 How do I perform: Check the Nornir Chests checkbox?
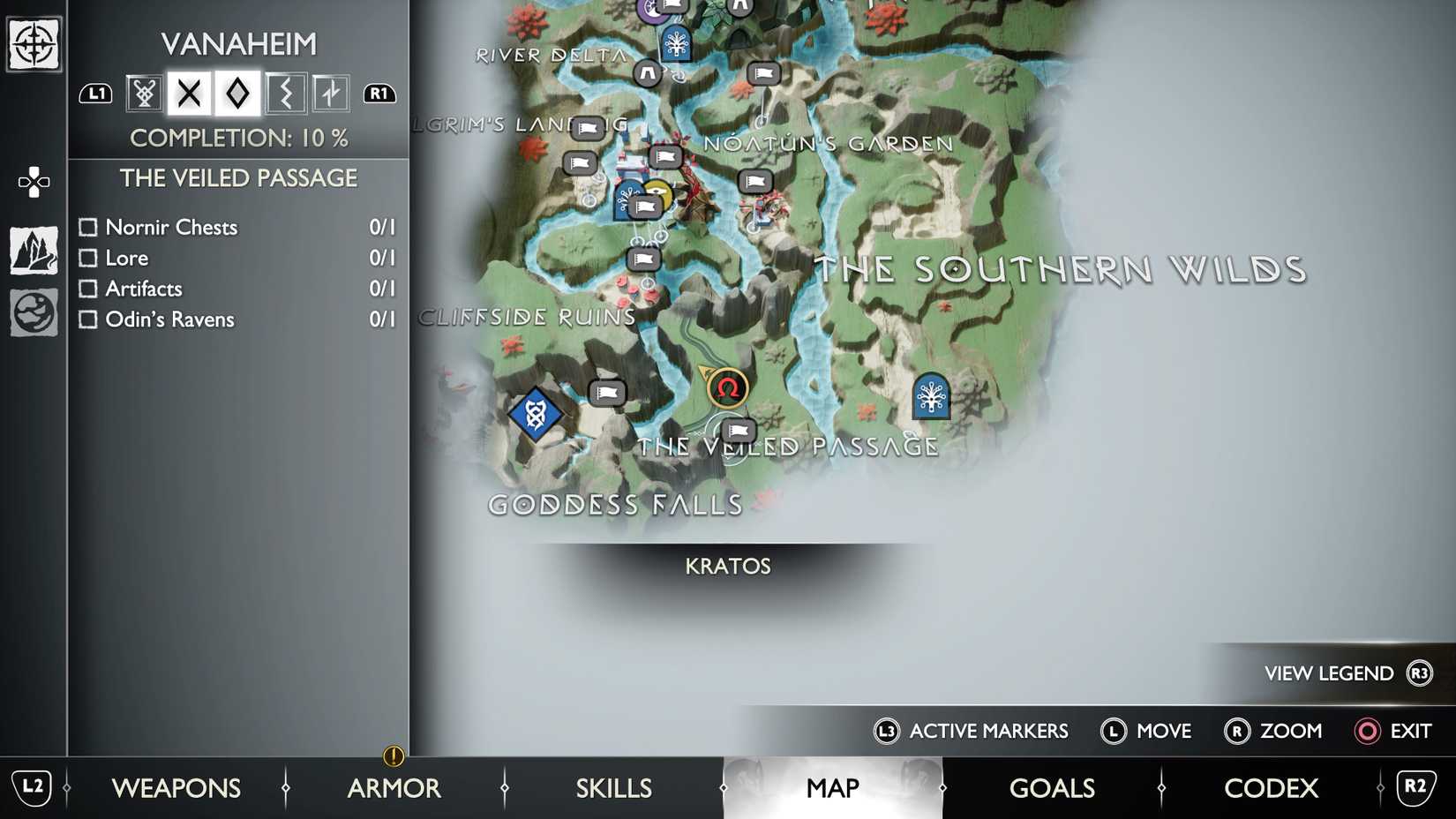point(88,227)
